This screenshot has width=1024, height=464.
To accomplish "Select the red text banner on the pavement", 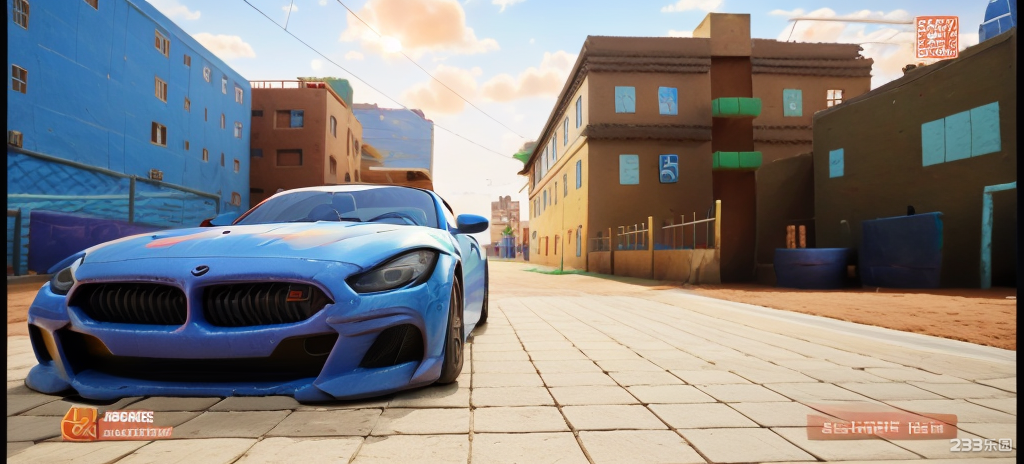I will [x=881, y=427].
